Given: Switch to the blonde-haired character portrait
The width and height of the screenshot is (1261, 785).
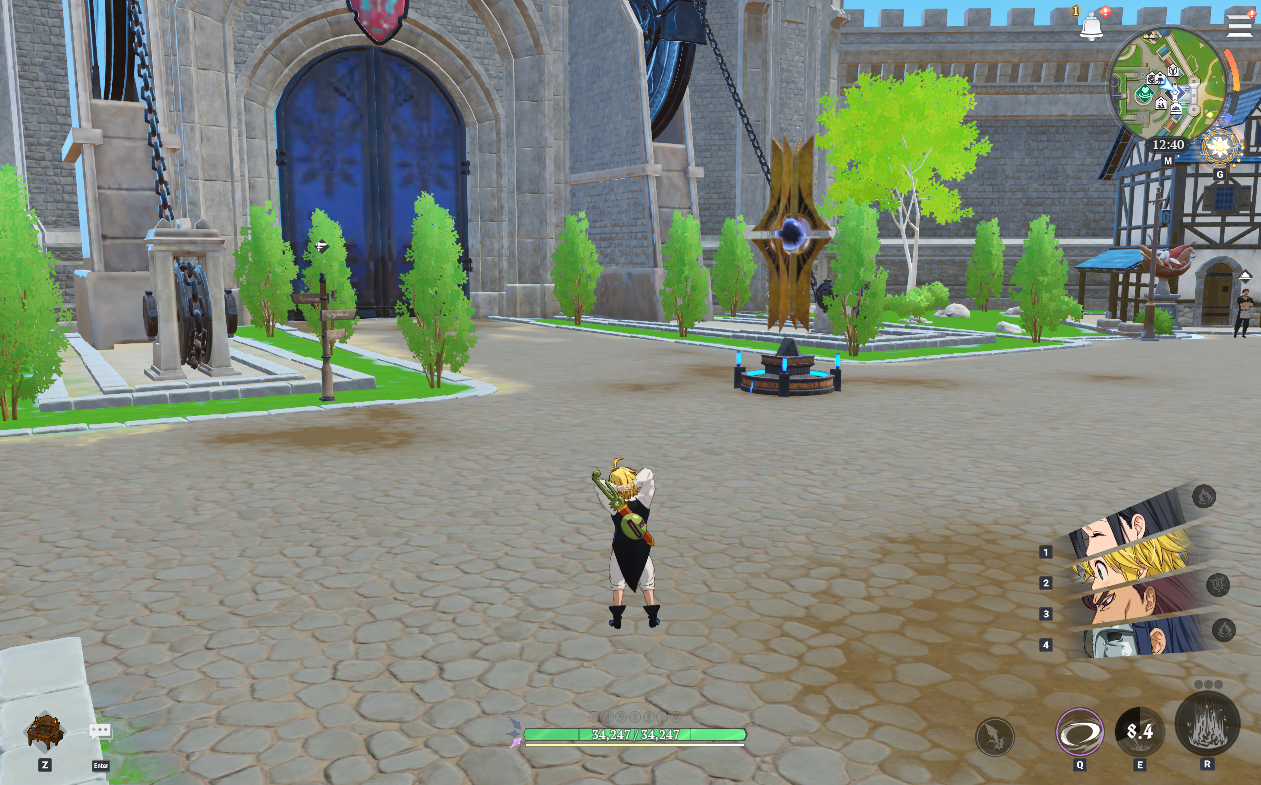Looking at the screenshot, I should [1130, 562].
